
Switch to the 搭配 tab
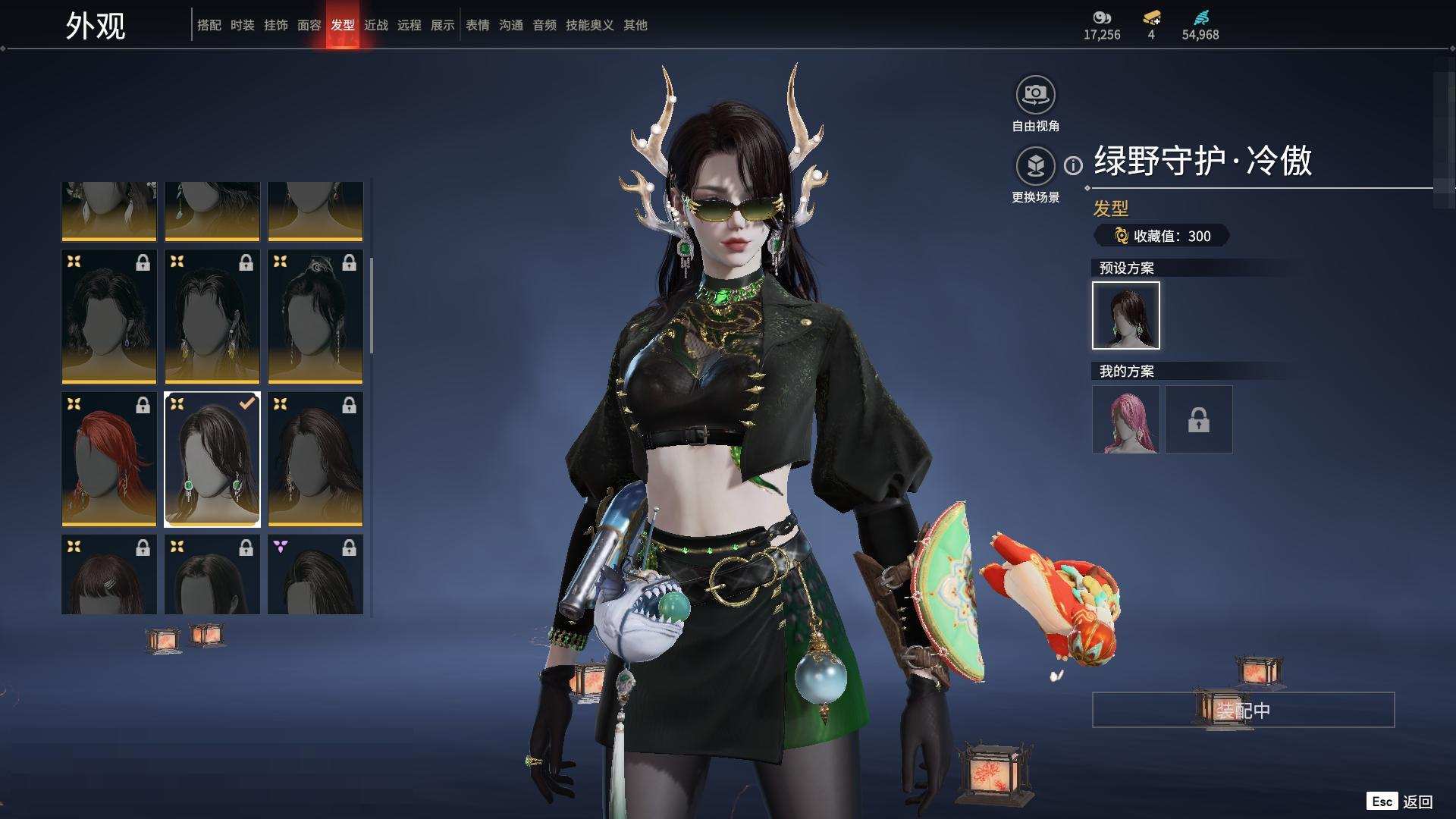209,25
